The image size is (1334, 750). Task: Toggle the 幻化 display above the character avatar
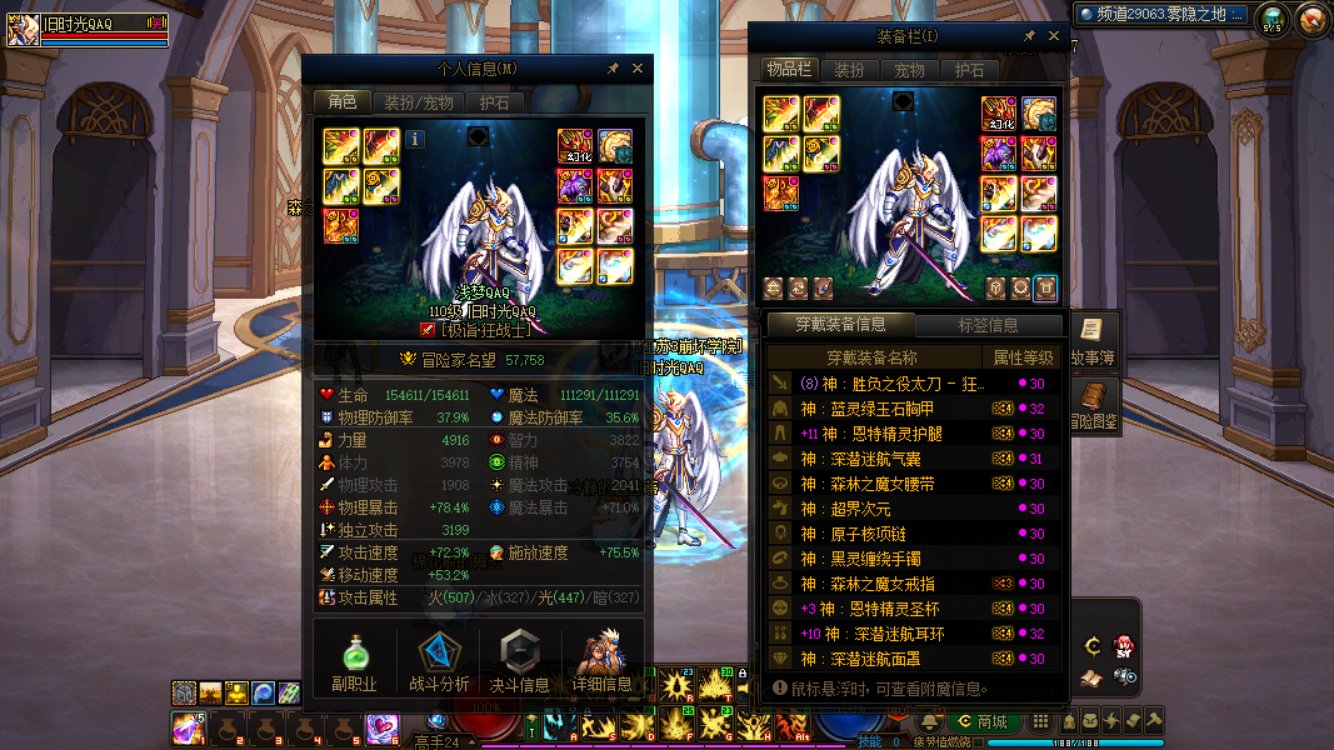point(576,143)
